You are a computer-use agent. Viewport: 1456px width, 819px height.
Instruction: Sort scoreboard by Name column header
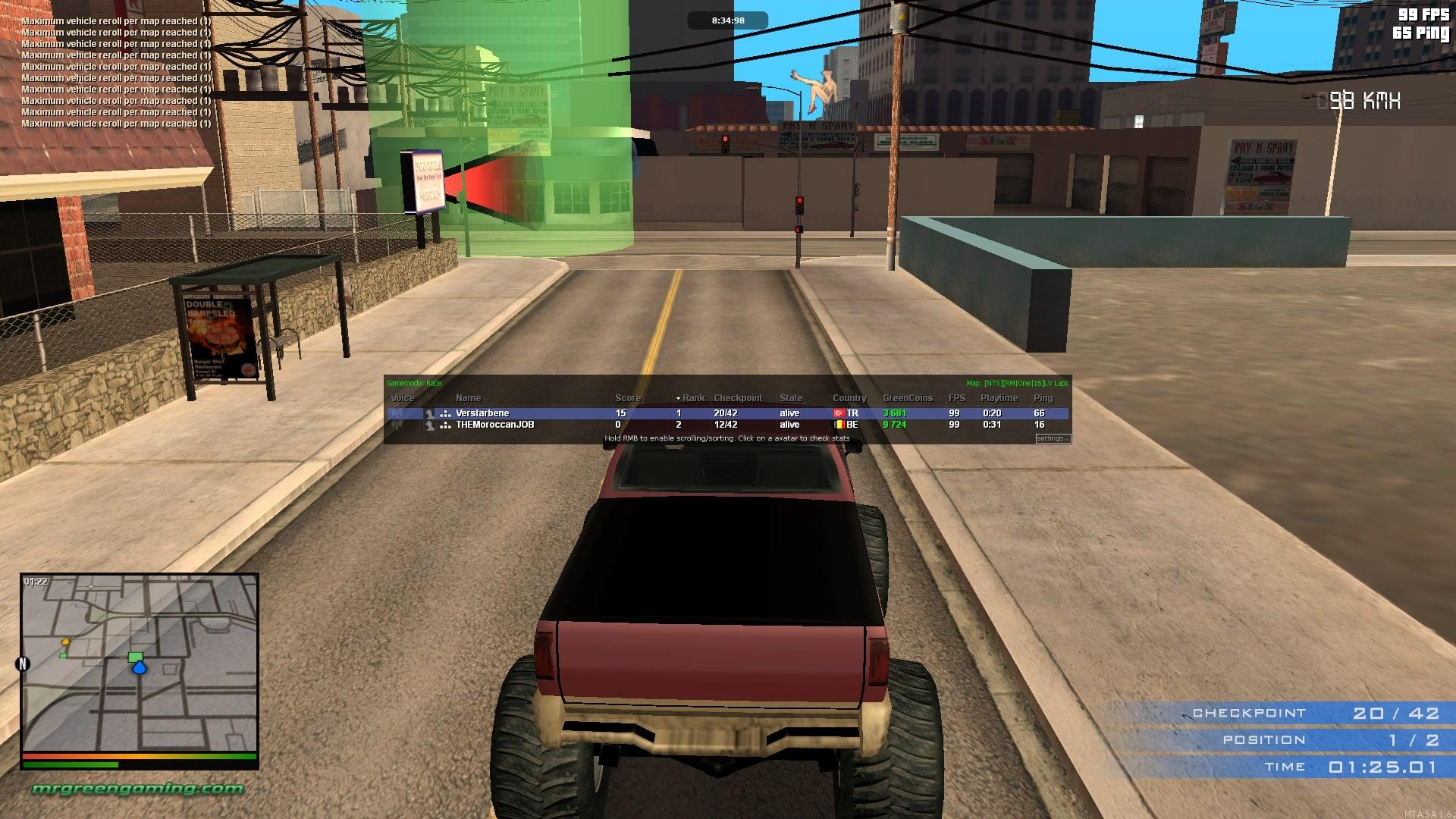pos(468,398)
